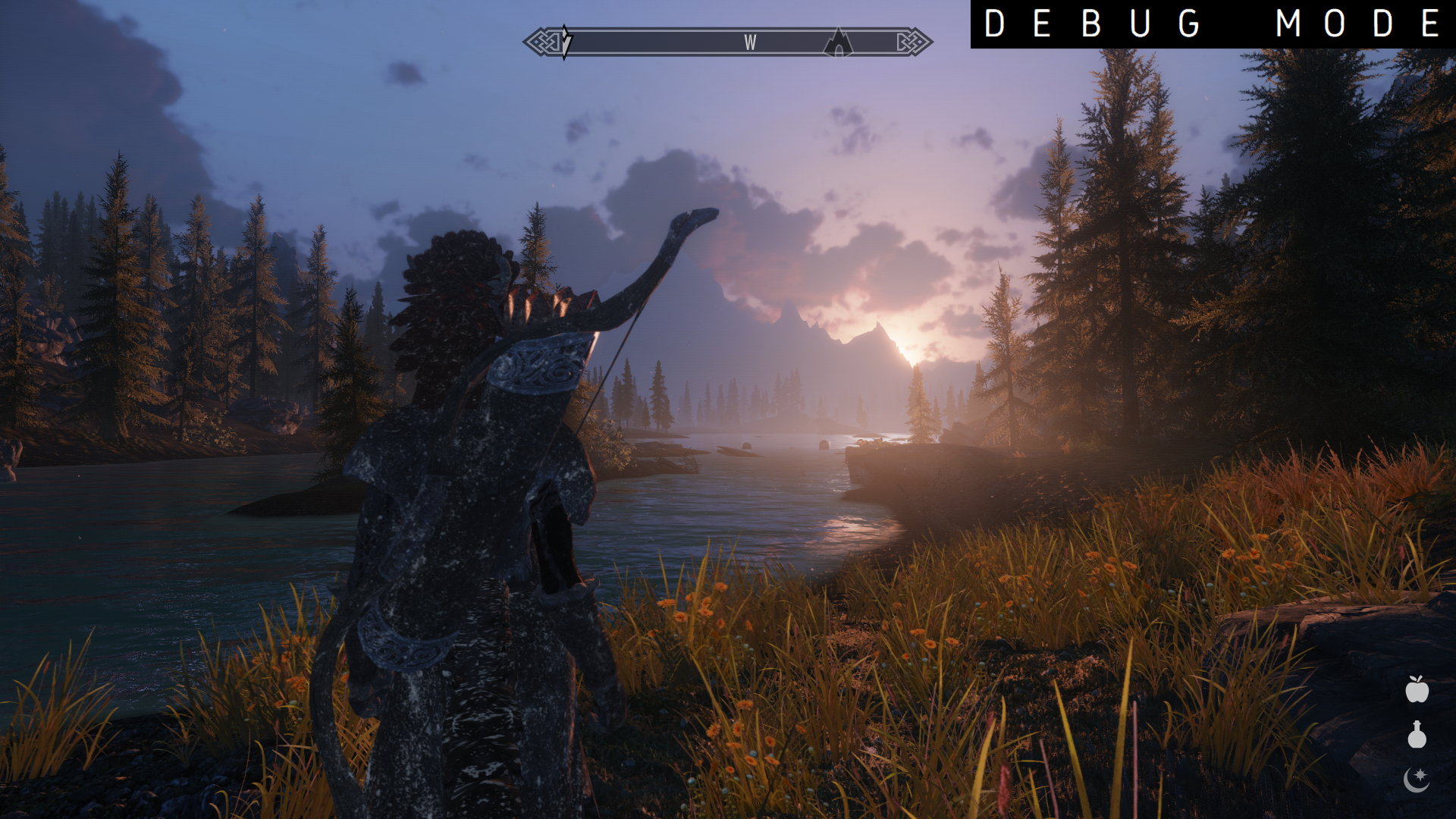Select the arrow marker at the compass's left end
The height and width of the screenshot is (819, 1456).
tap(566, 42)
